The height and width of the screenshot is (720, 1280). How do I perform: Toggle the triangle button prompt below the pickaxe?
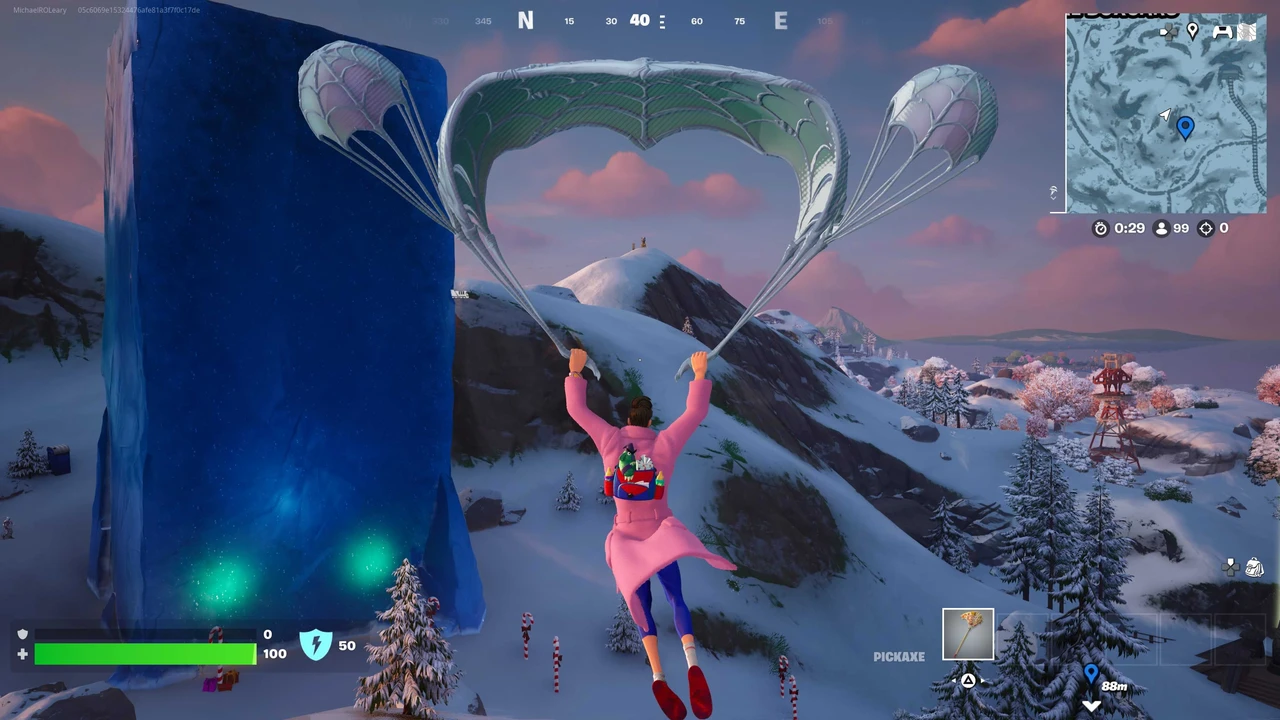[968, 679]
